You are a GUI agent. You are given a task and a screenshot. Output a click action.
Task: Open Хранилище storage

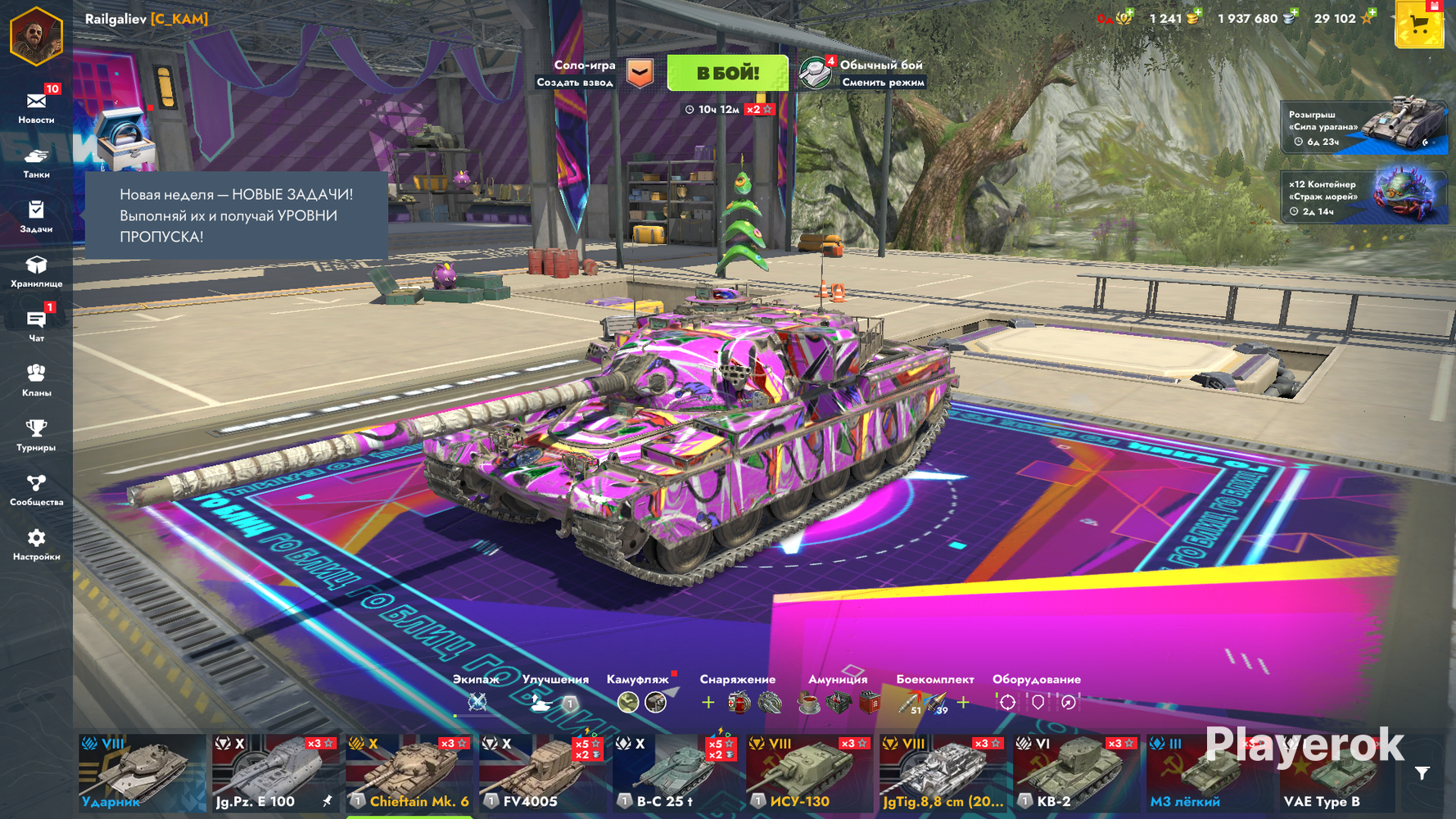pos(36,271)
